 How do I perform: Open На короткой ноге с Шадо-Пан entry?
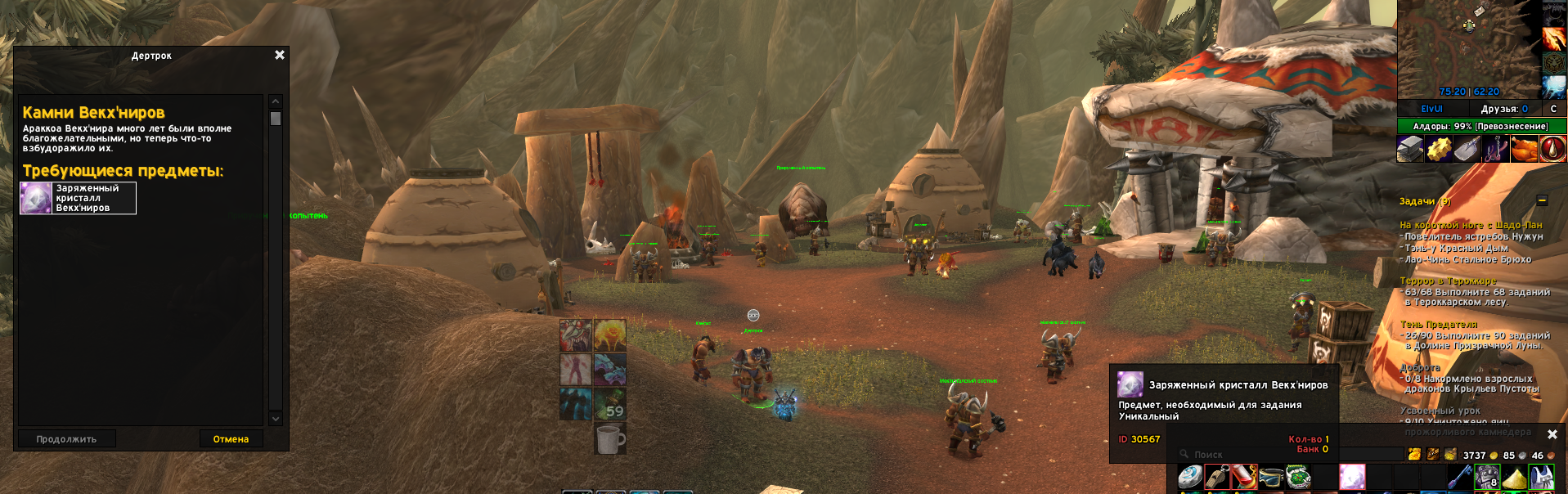(1470, 225)
